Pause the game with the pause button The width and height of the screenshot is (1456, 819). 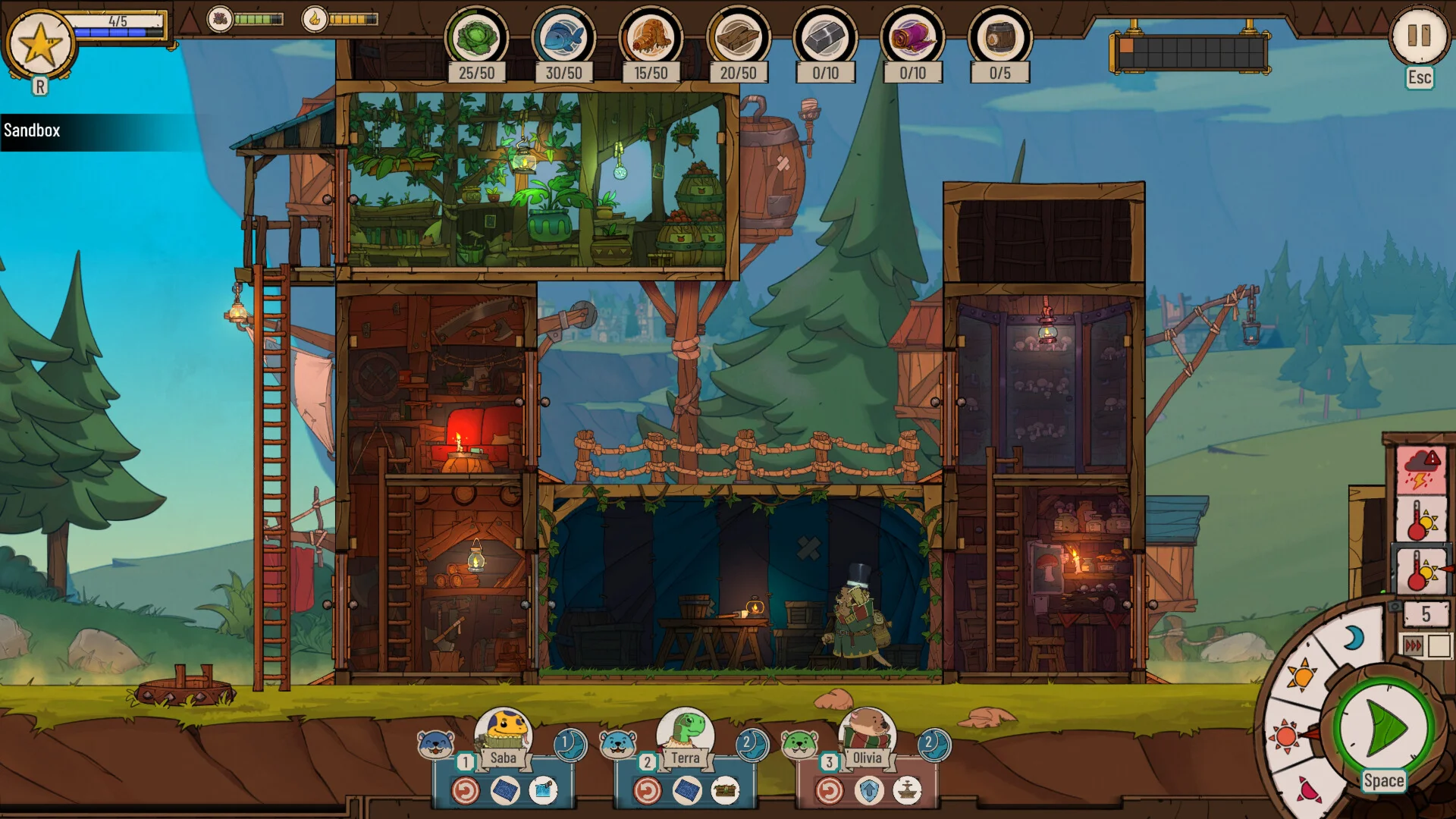(x=1418, y=36)
